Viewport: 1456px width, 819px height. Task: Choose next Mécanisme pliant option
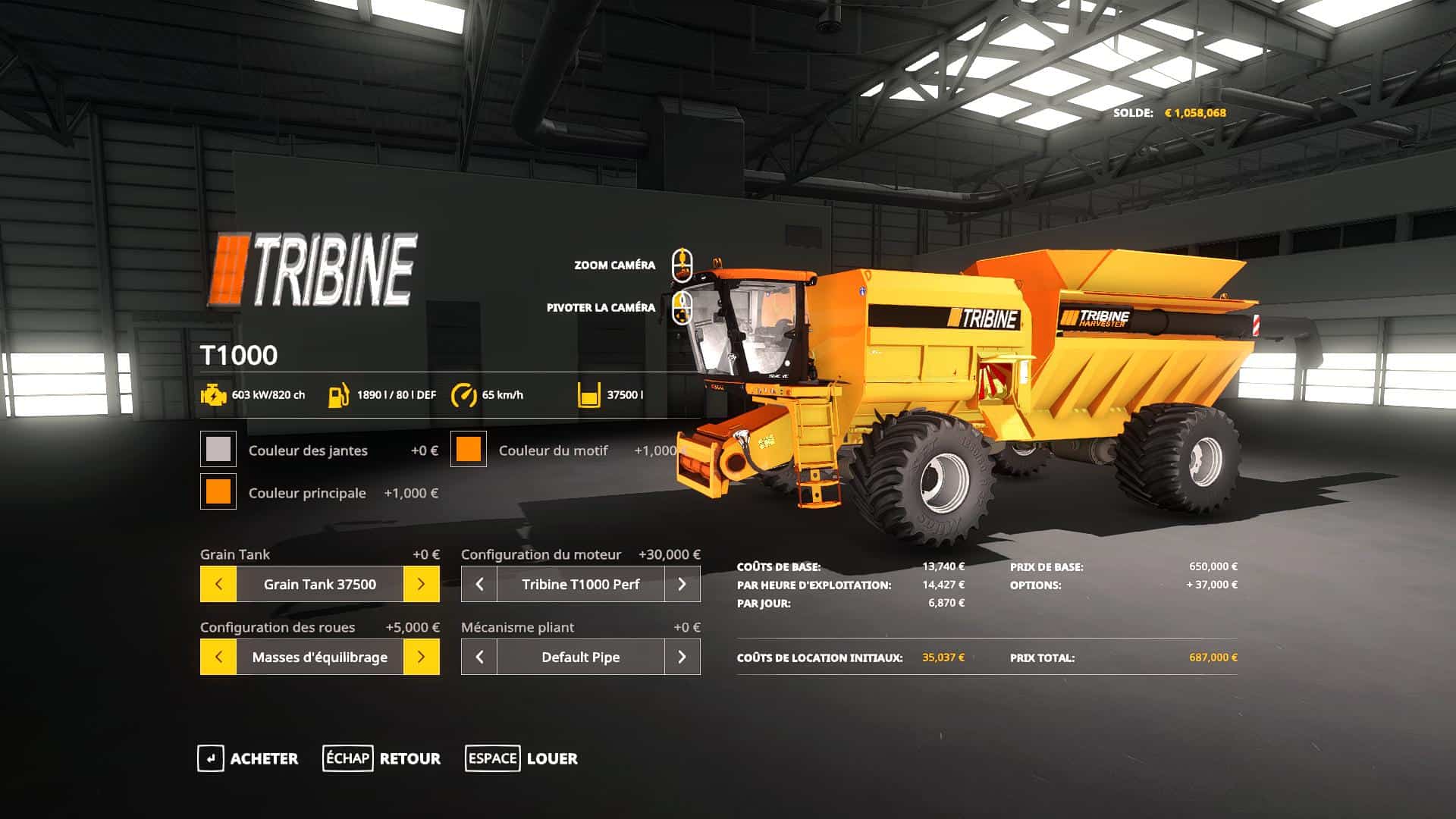[x=682, y=657]
